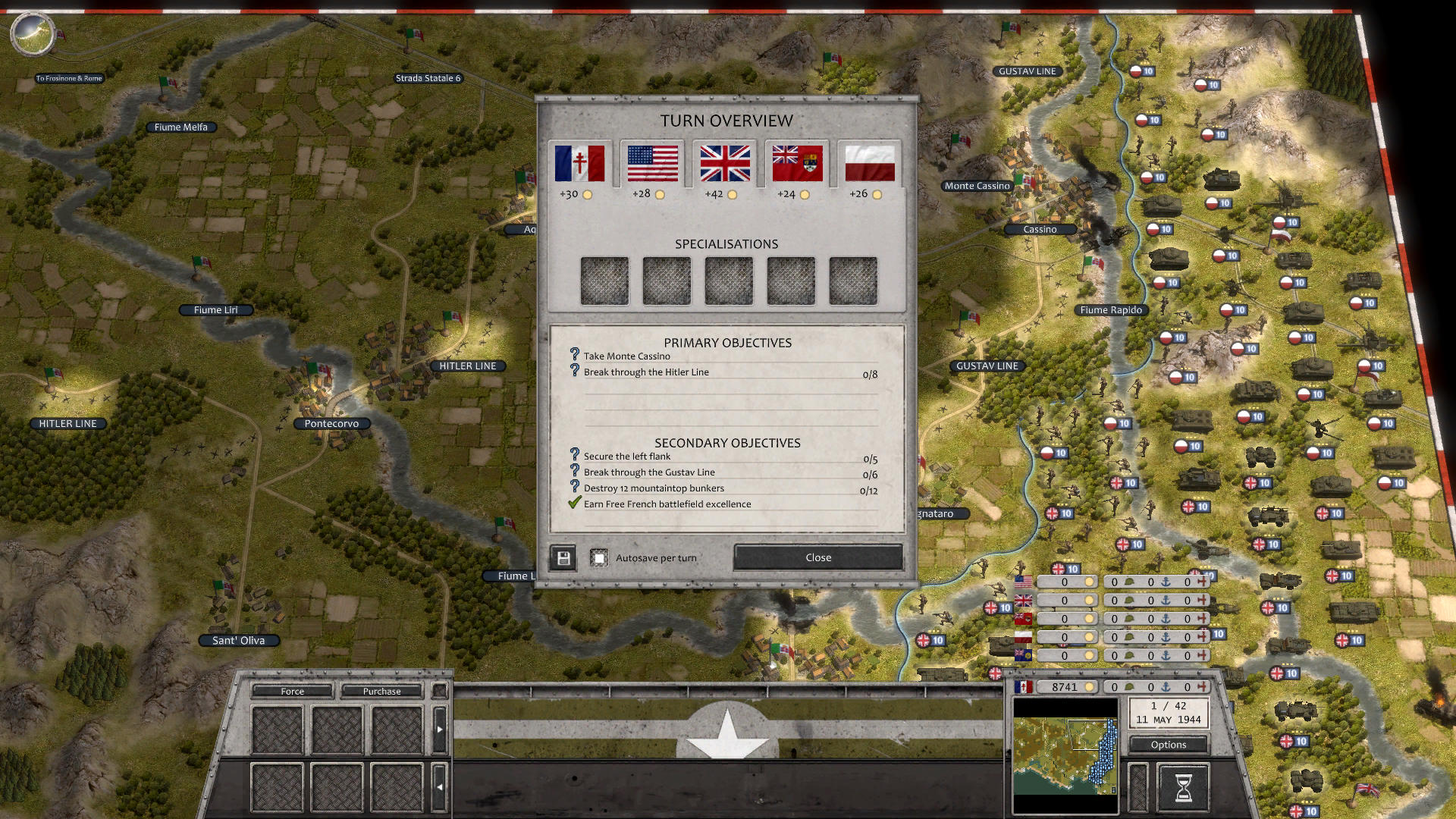
Task: Click the left arrow on the lower unit row
Action: coord(440,786)
